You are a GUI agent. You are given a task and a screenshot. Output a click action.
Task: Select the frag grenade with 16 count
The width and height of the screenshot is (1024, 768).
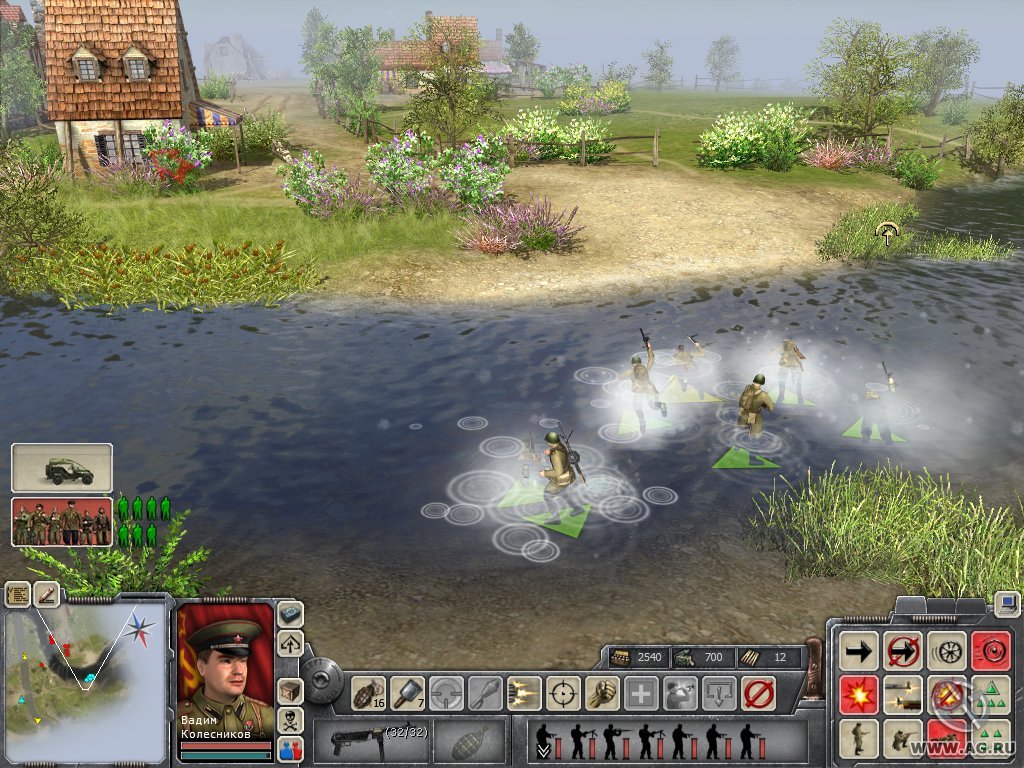[x=369, y=692]
